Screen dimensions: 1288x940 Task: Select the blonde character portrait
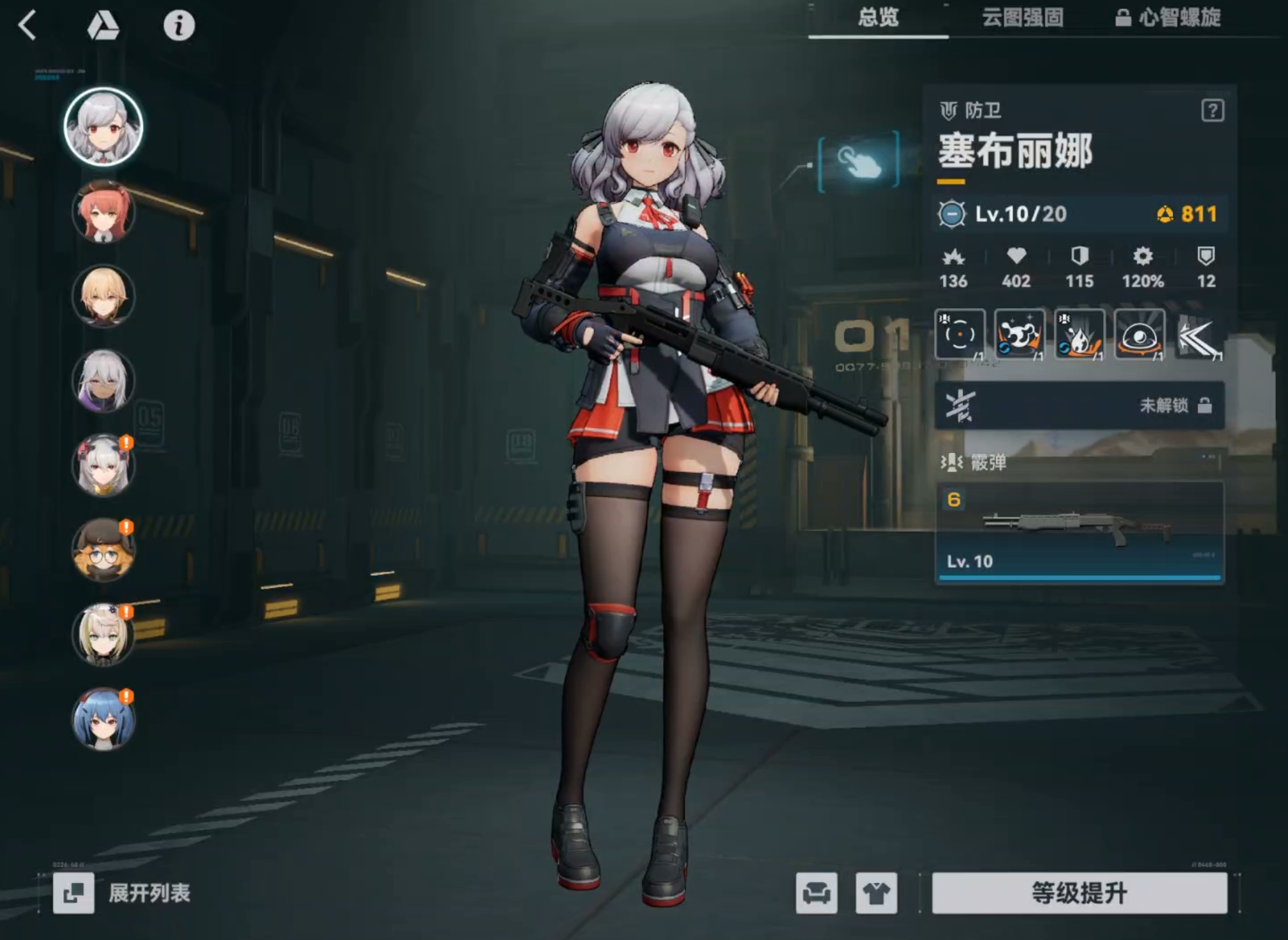(103, 296)
